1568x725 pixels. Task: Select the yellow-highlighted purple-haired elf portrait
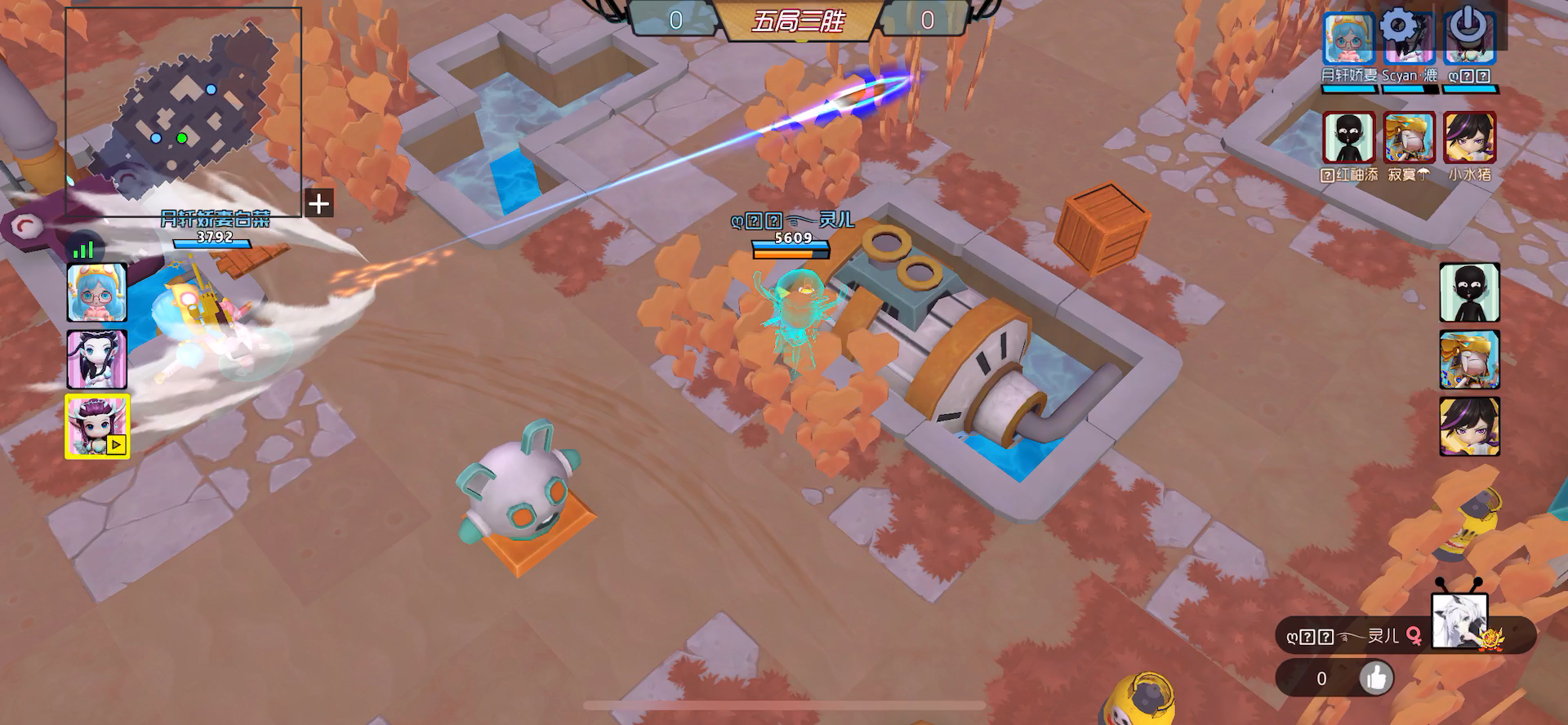(97, 426)
